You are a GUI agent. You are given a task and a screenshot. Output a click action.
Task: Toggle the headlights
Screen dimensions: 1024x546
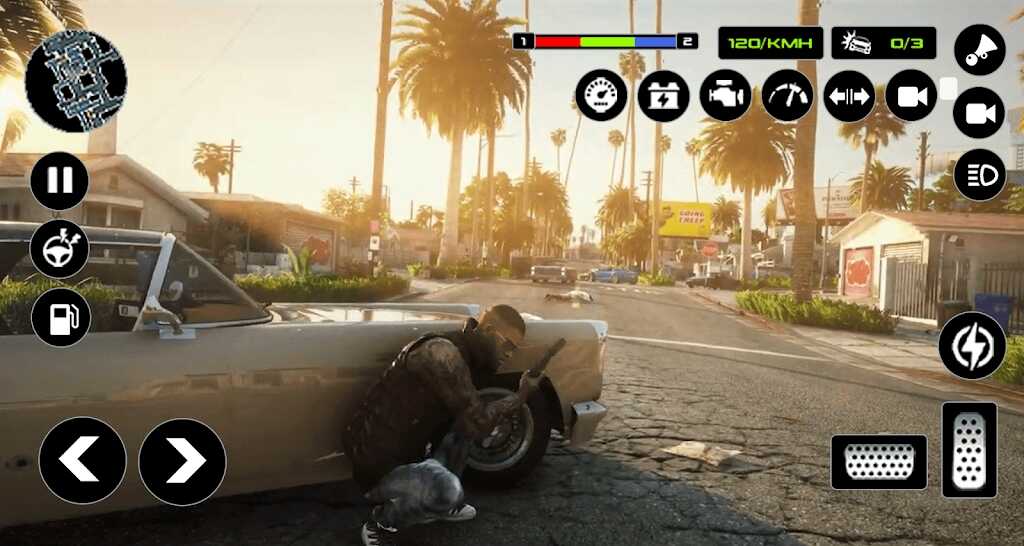click(x=979, y=175)
